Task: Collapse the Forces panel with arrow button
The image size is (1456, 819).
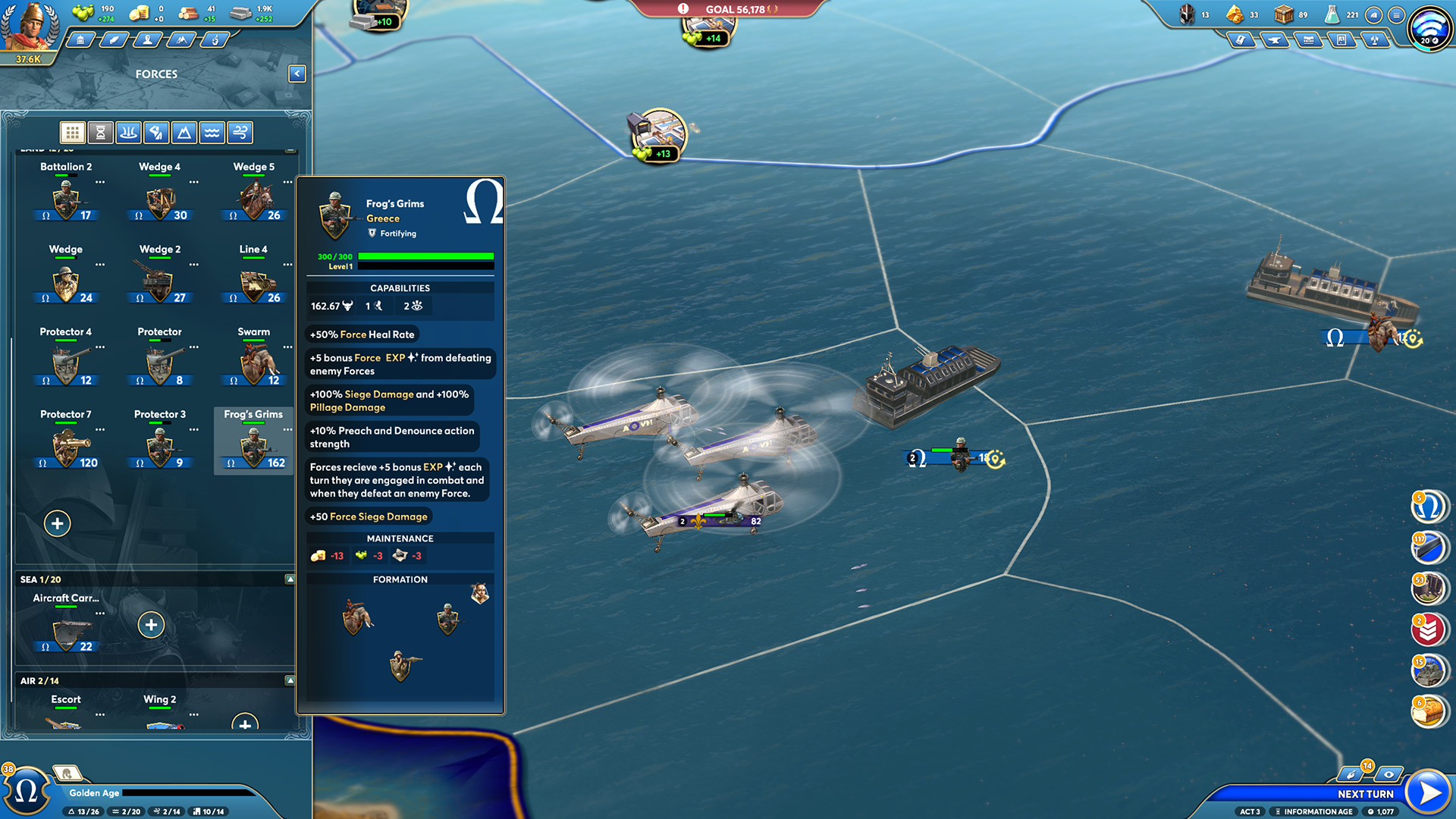Action: coord(297,74)
